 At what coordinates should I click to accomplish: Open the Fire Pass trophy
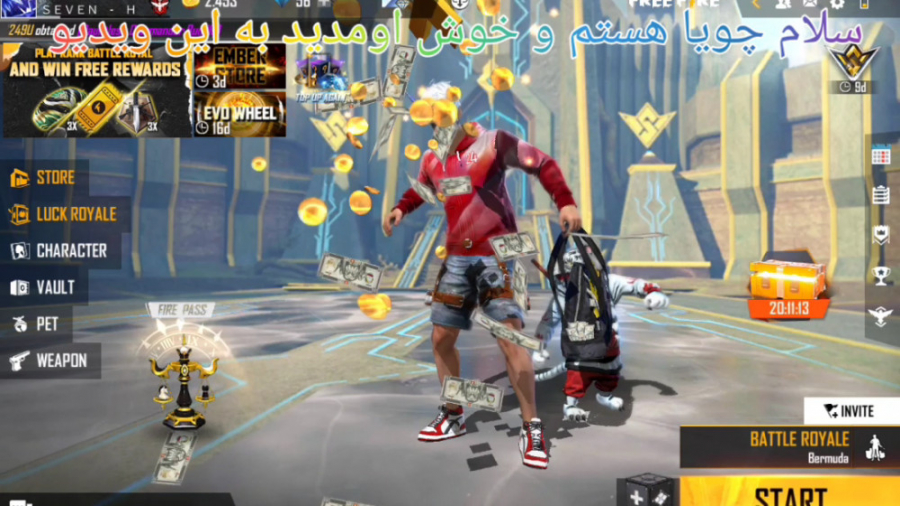pyautogui.click(x=182, y=370)
